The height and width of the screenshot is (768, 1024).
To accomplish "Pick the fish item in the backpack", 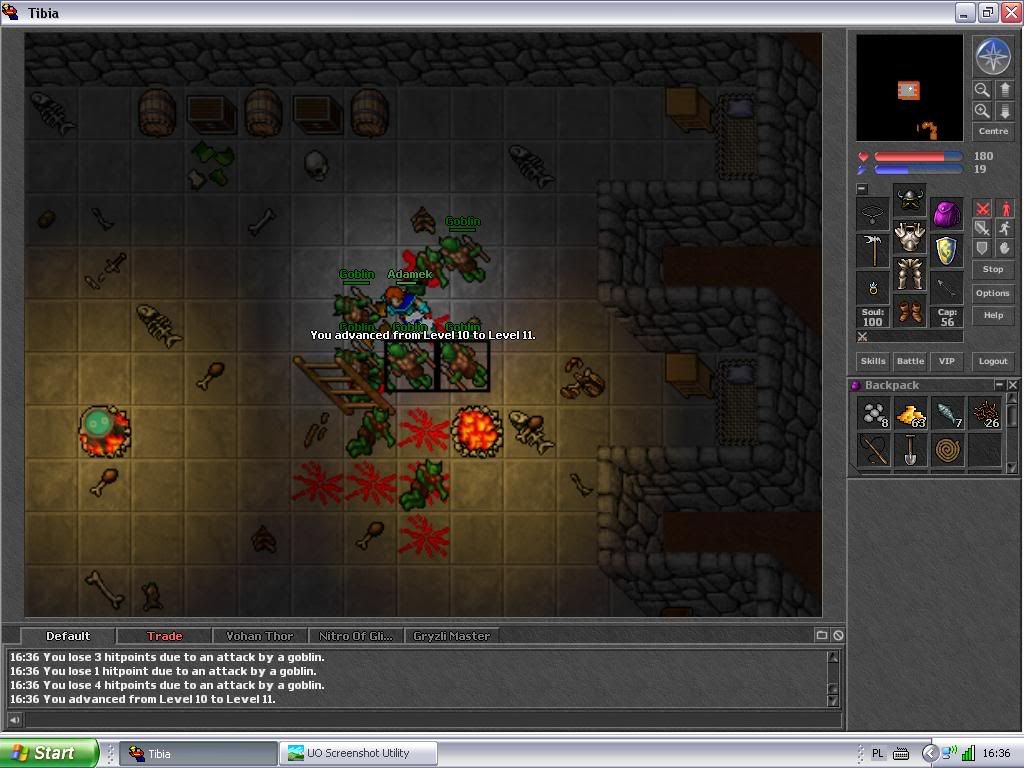I will click(x=947, y=413).
